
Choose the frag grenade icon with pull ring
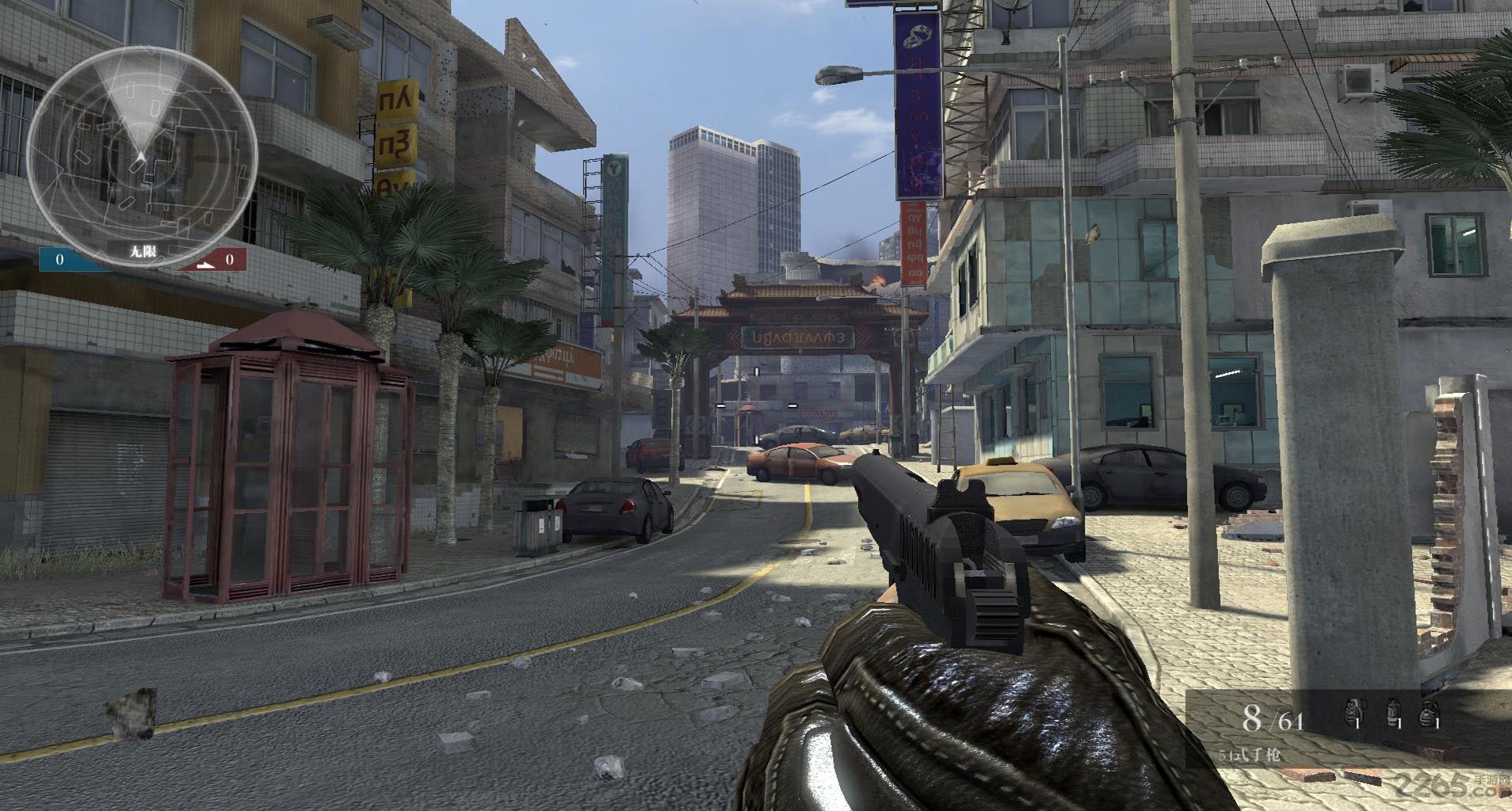click(1354, 714)
